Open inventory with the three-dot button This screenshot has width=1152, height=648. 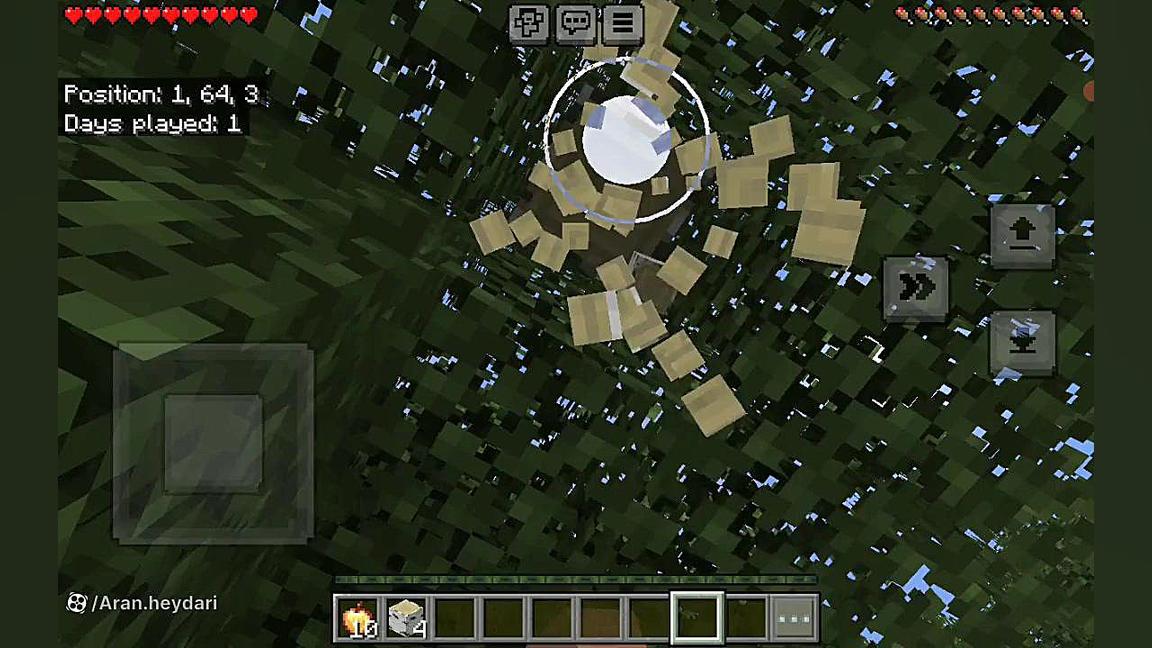tap(795, 617)
